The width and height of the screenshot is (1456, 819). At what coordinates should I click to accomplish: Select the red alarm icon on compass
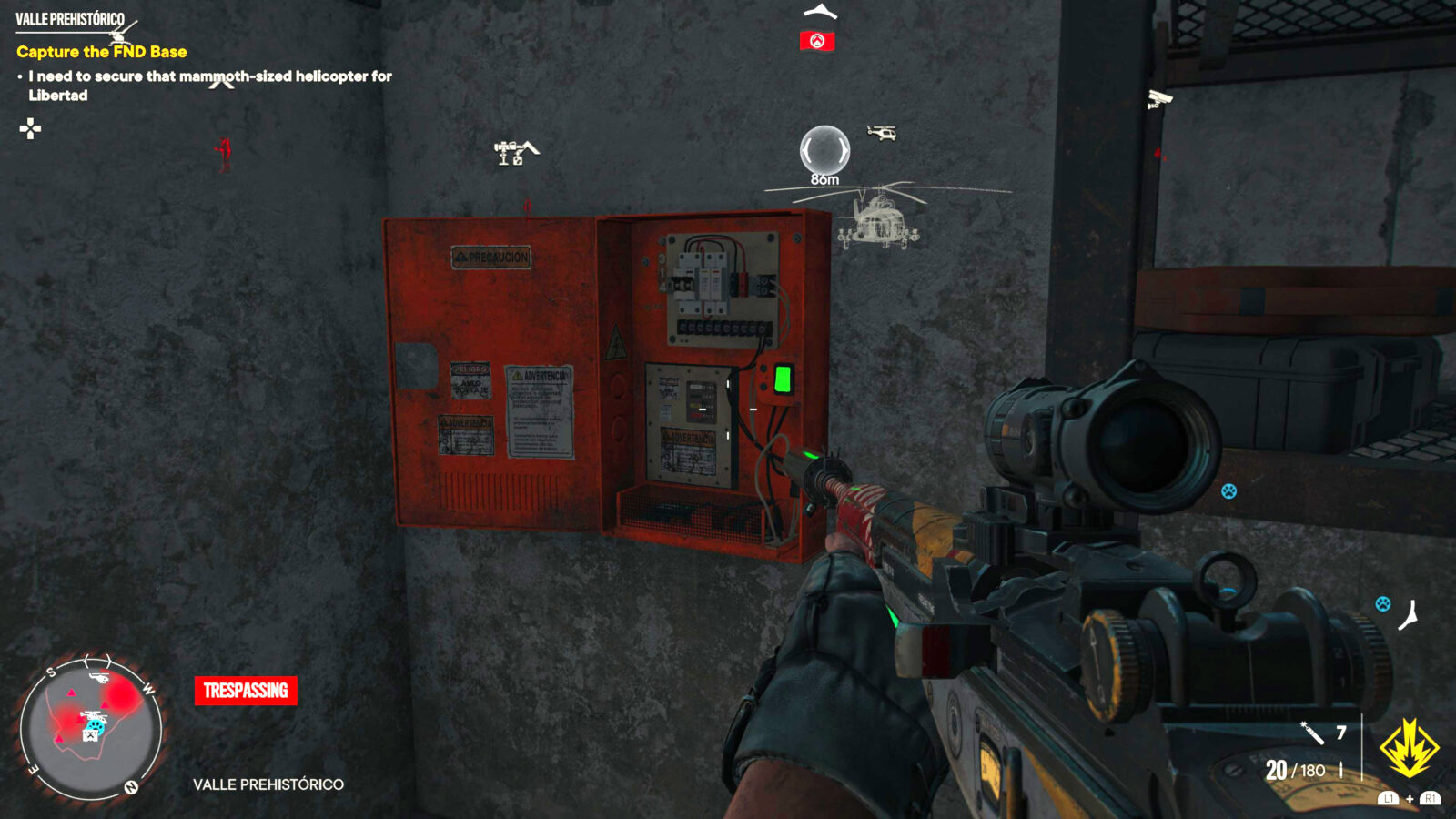(x=817, y=41)
